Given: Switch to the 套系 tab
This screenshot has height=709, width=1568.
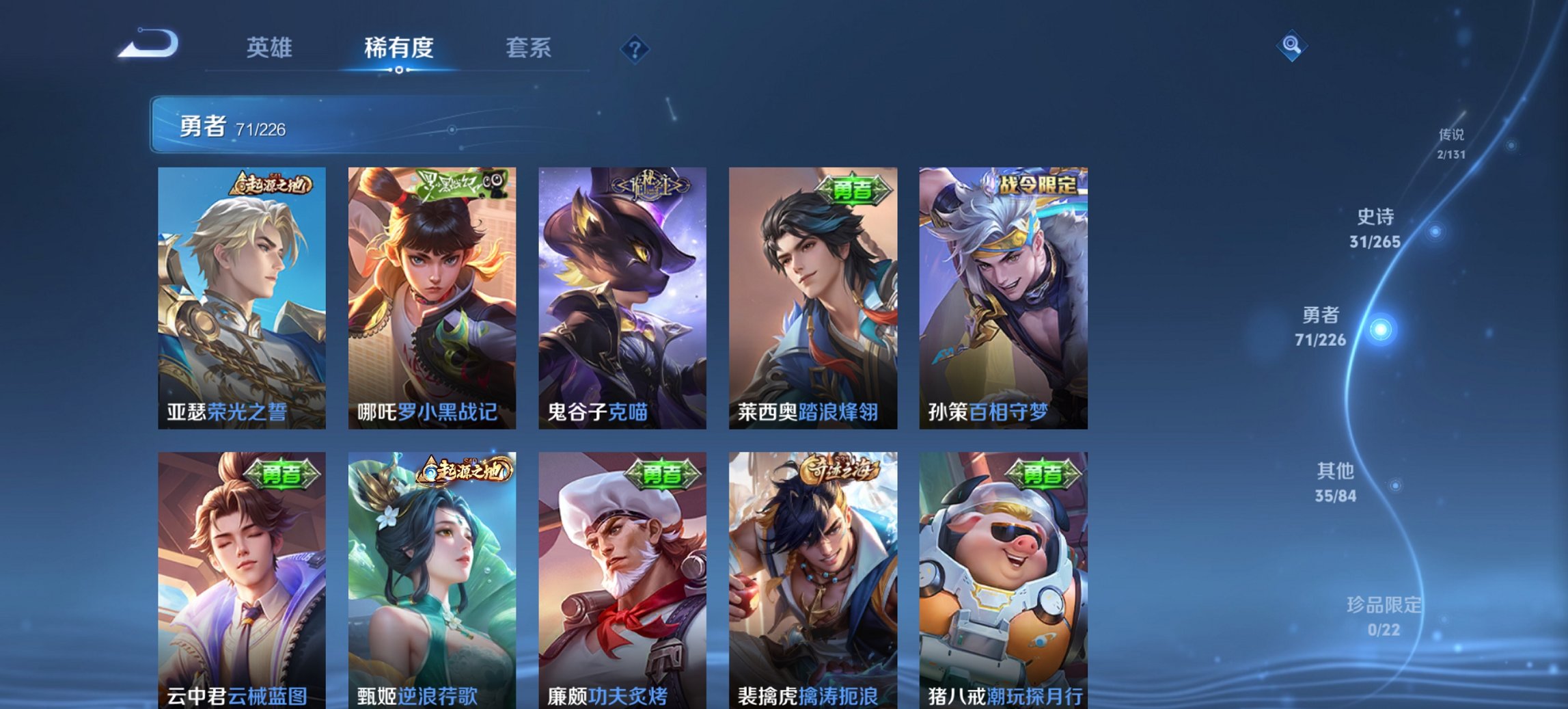Looking at the screenshot, I should [x=529, y=48].
